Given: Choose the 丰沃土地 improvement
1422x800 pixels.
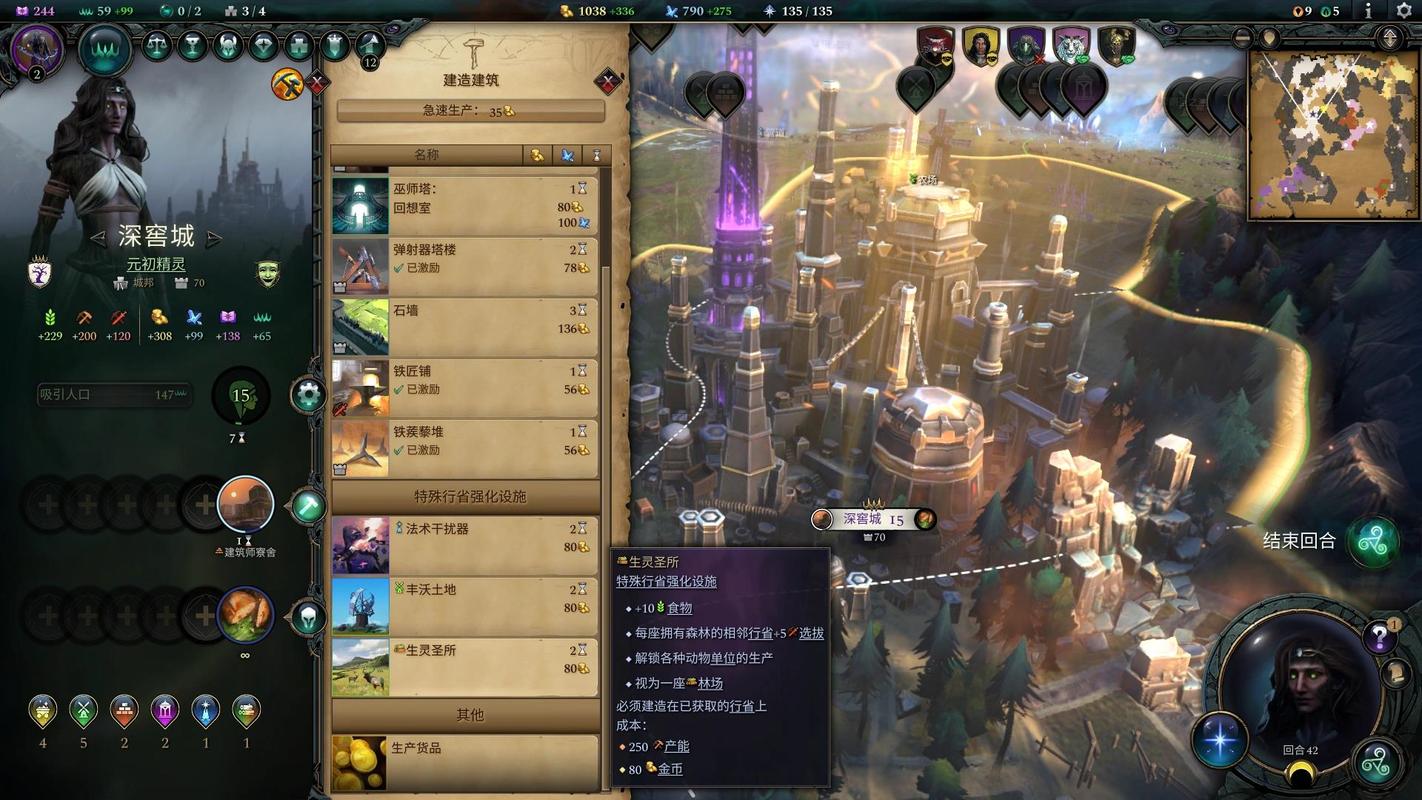Looking at the screenshot, I should [x=465, y=606].
